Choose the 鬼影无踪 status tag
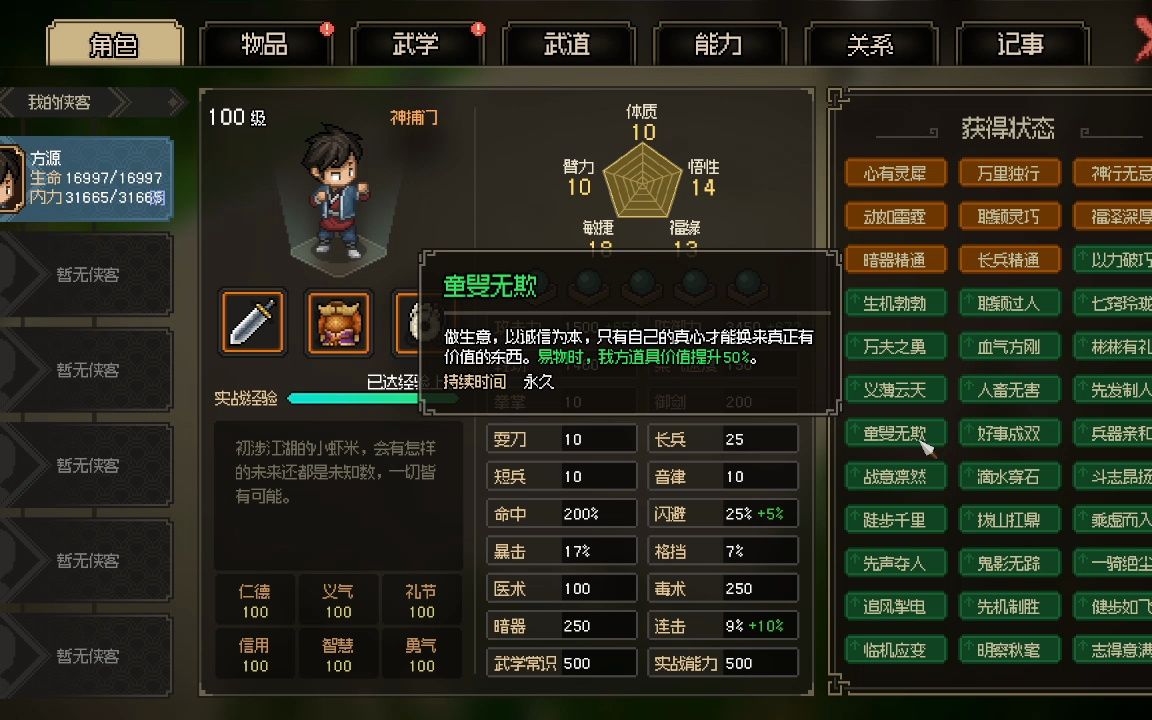This screenshot has height=720, width=1152. click(1008, 563)
